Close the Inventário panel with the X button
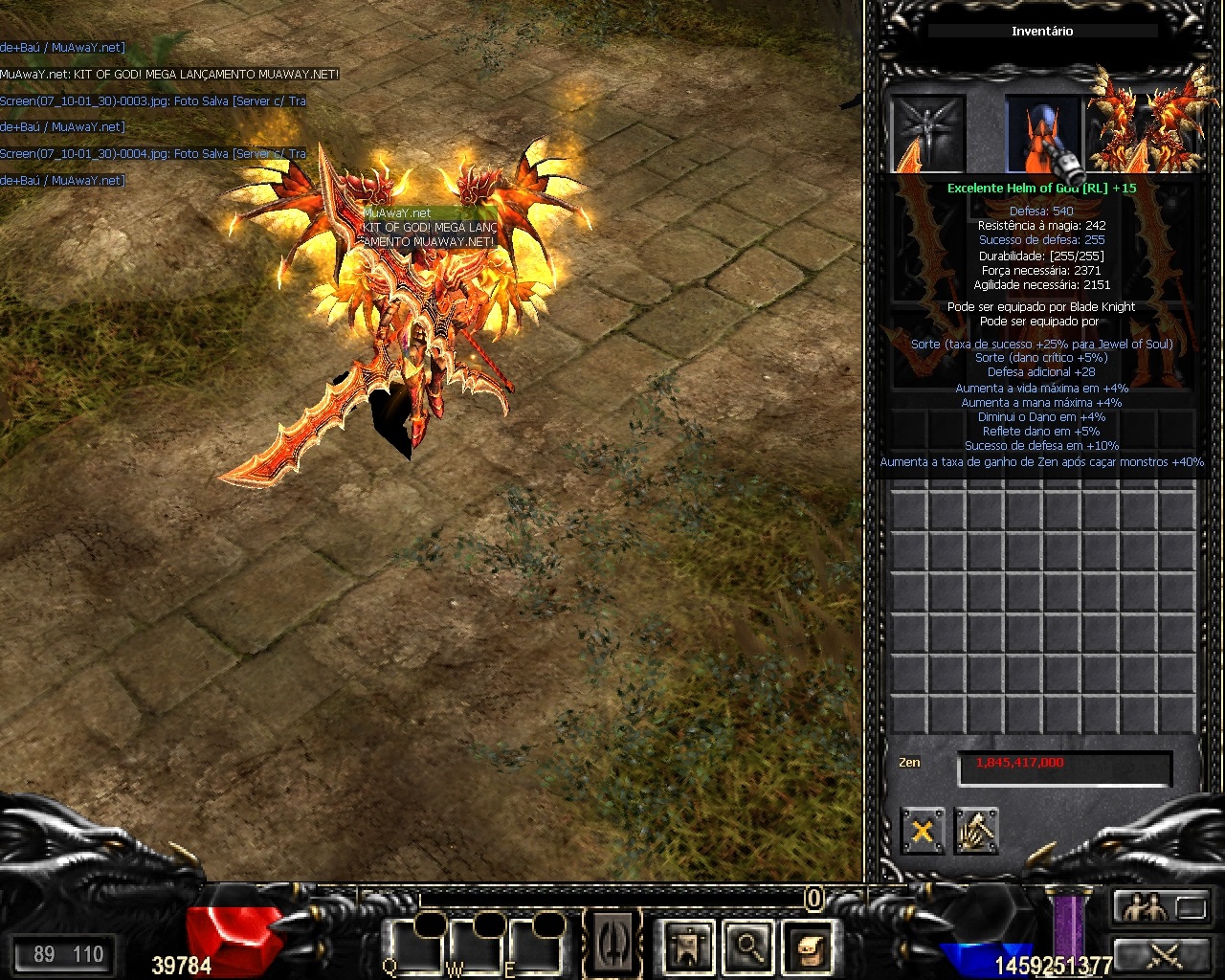This screenshot has height=980, width=1225. tap(923, 831)
